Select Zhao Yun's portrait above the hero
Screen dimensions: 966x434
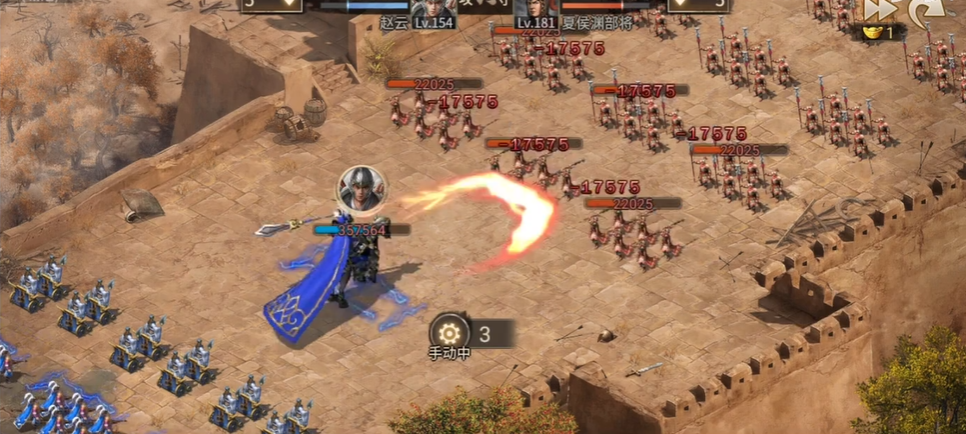point(360,188)
